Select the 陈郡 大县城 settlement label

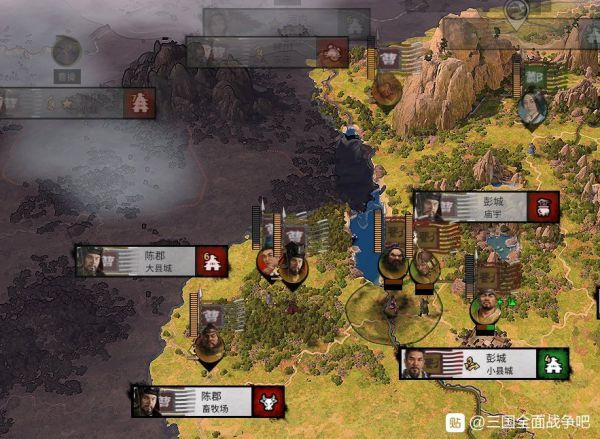click(x=152, y=261)
